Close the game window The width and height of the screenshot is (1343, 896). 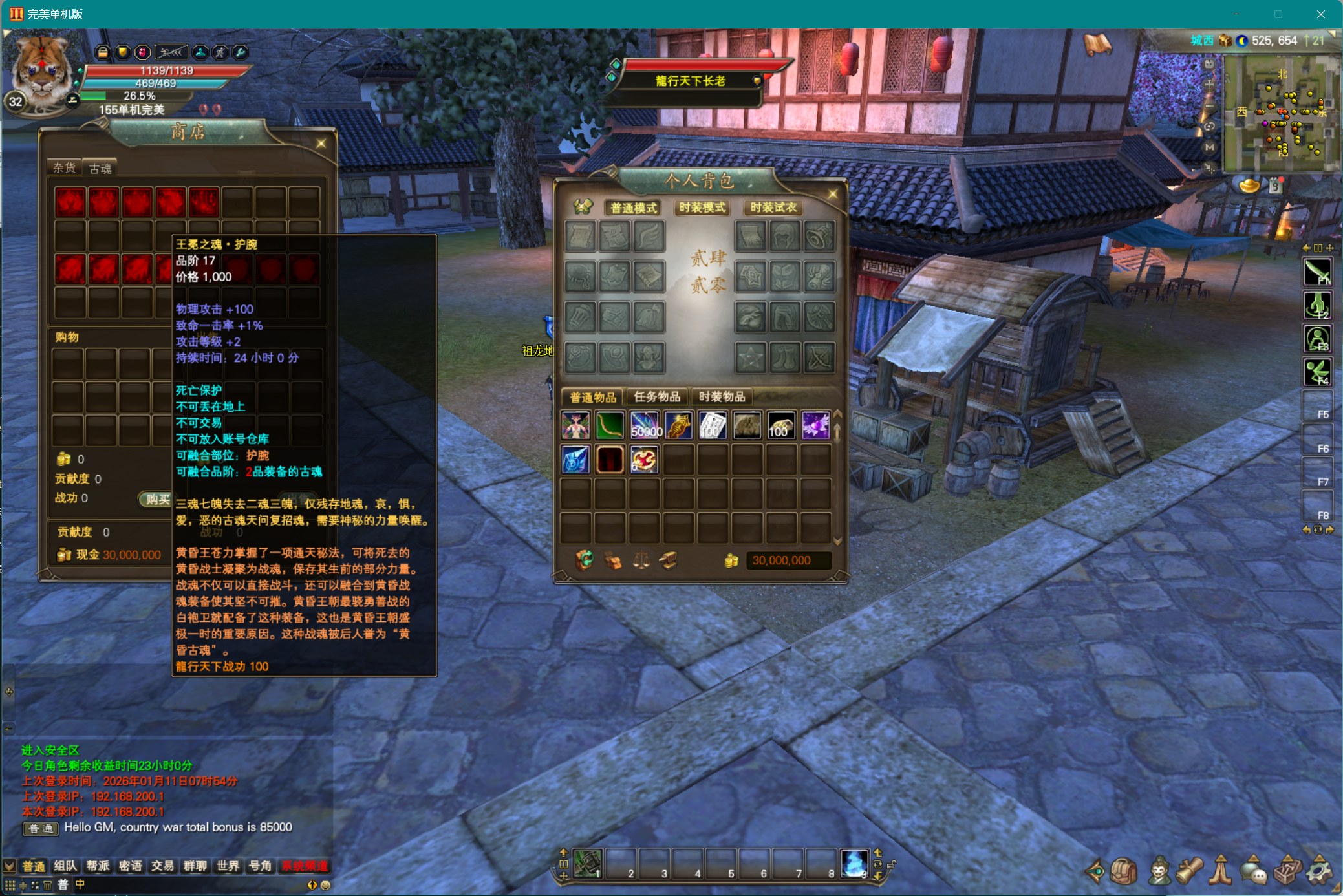pos(1320,14)
